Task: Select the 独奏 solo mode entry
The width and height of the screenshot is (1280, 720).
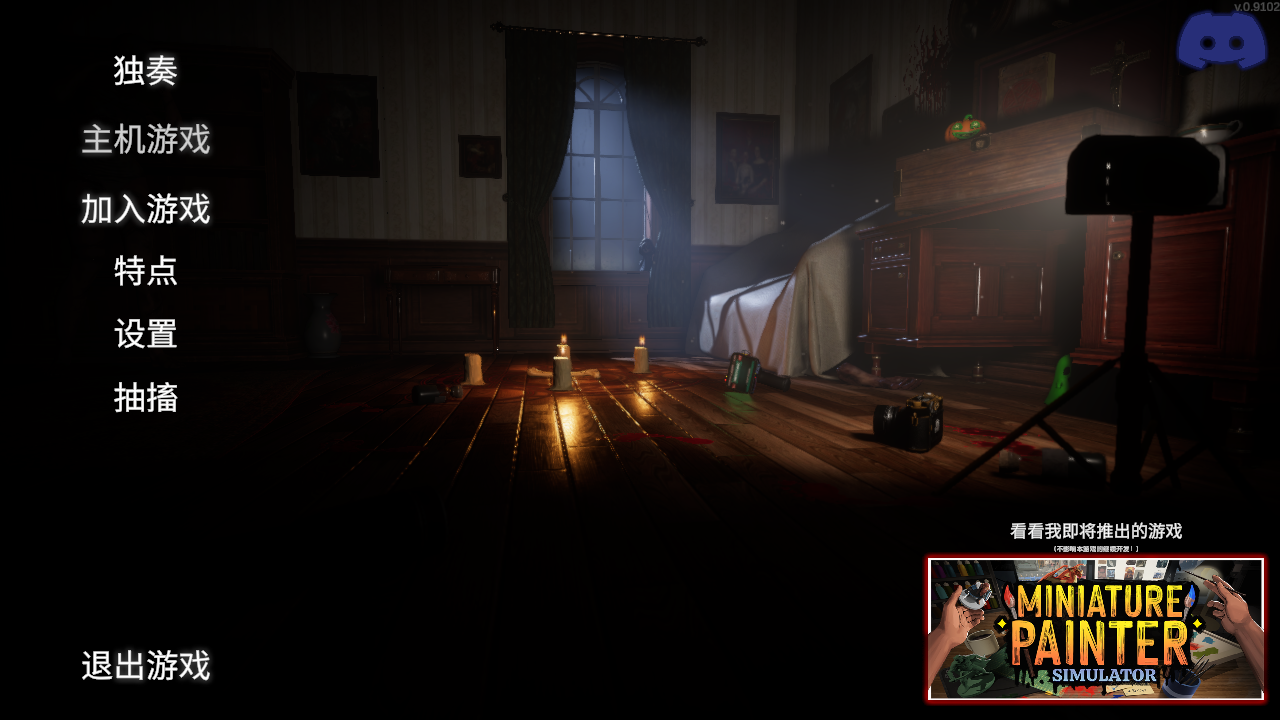Action: (x=145, y=71)
